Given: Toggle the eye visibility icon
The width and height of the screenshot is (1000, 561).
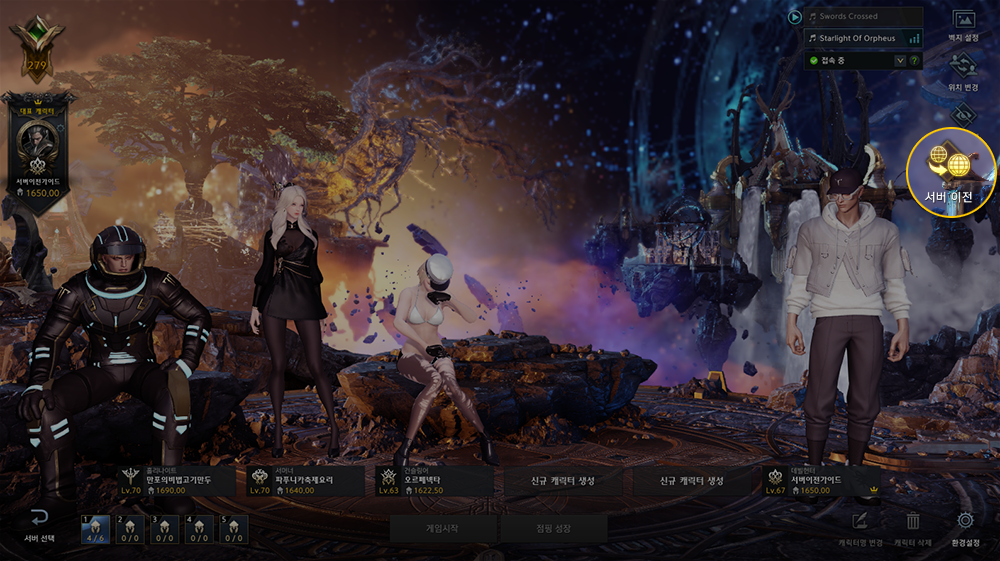Looking at the screenshot, I should pyautogui.click(x=963, y=114).
